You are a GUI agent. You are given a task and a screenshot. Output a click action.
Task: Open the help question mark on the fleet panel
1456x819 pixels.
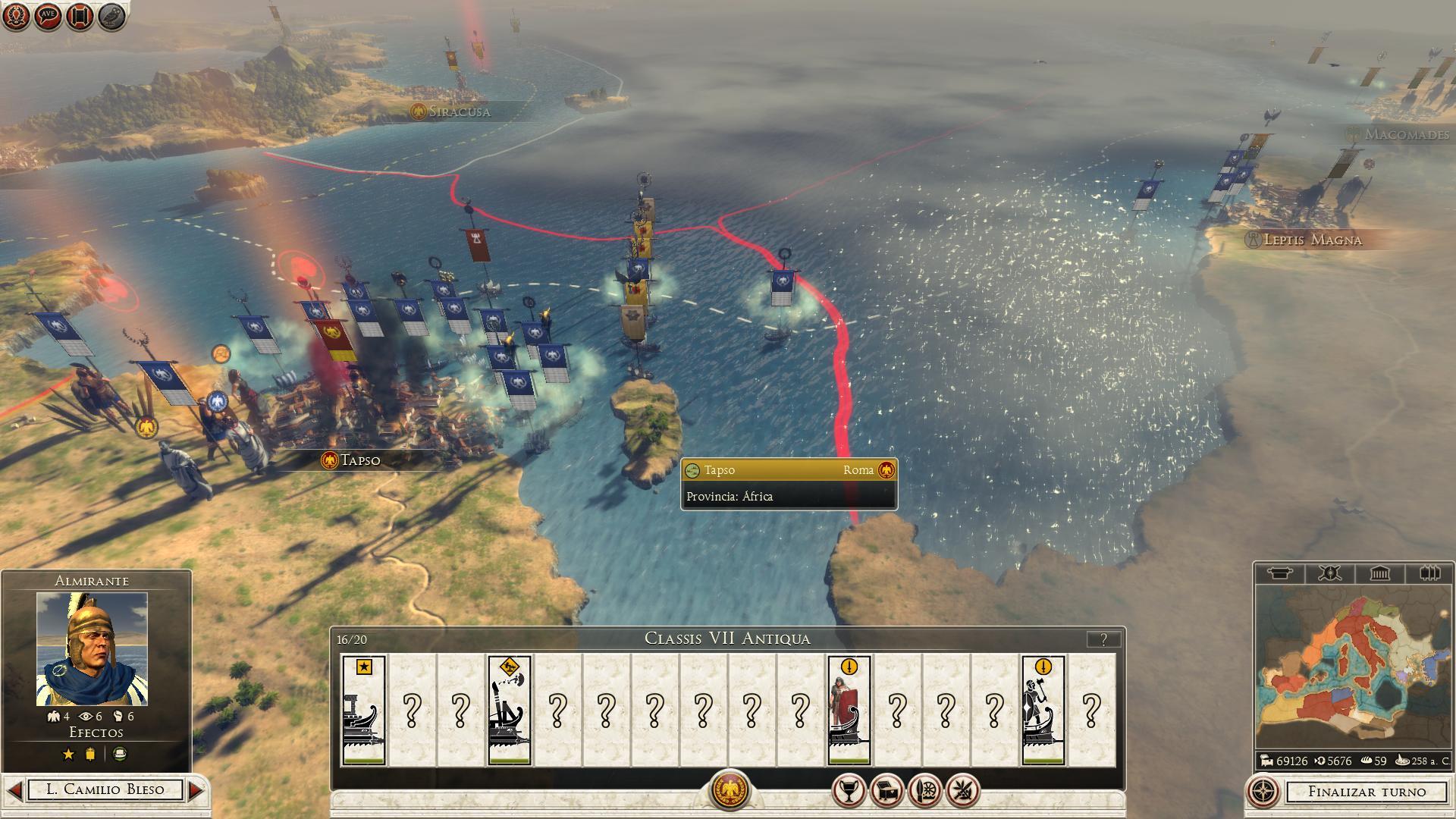click(x=1103, y=639)
